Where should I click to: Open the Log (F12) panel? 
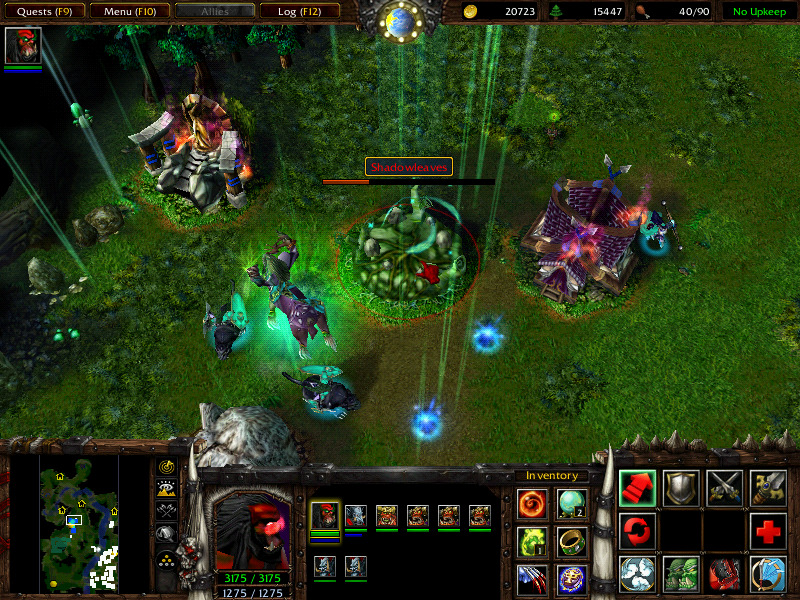(299, 12)
